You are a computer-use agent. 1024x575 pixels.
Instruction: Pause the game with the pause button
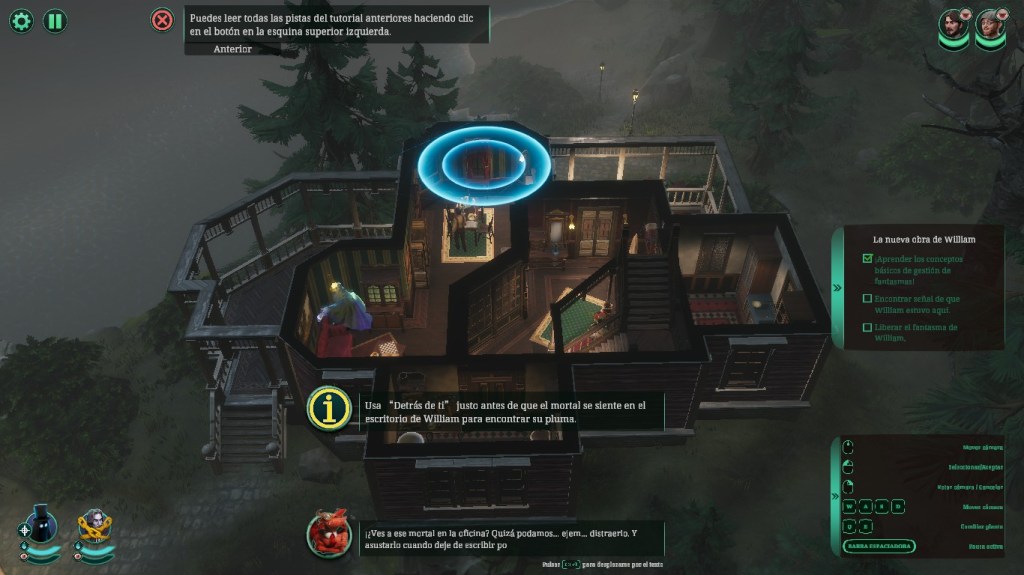[x=55, y=20]
